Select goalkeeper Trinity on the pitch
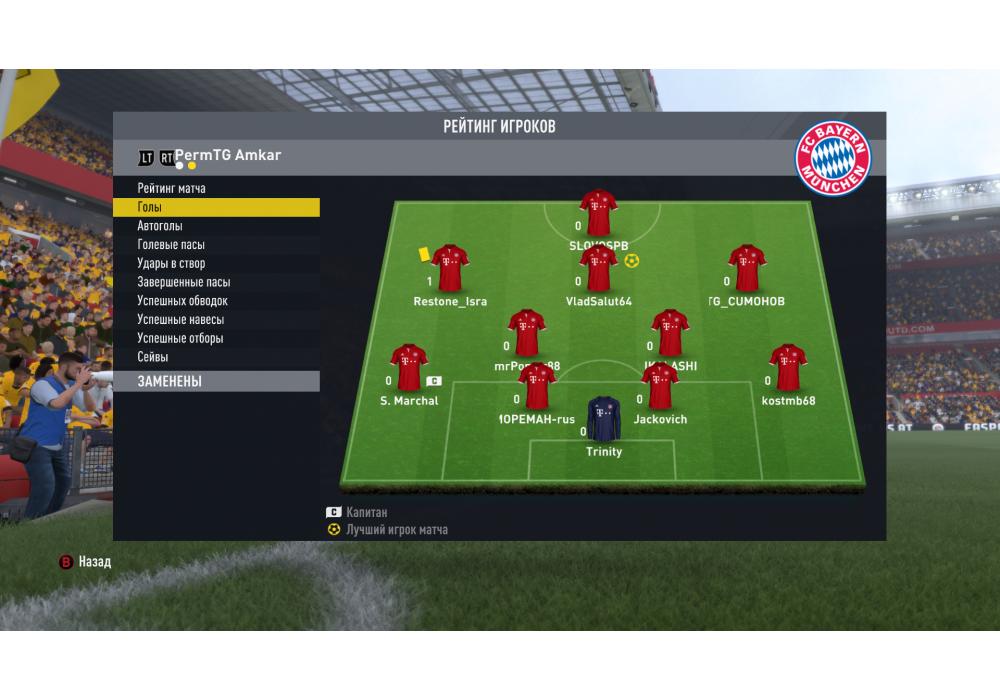This screenshot has width=1000, height=700. [603, 418]
